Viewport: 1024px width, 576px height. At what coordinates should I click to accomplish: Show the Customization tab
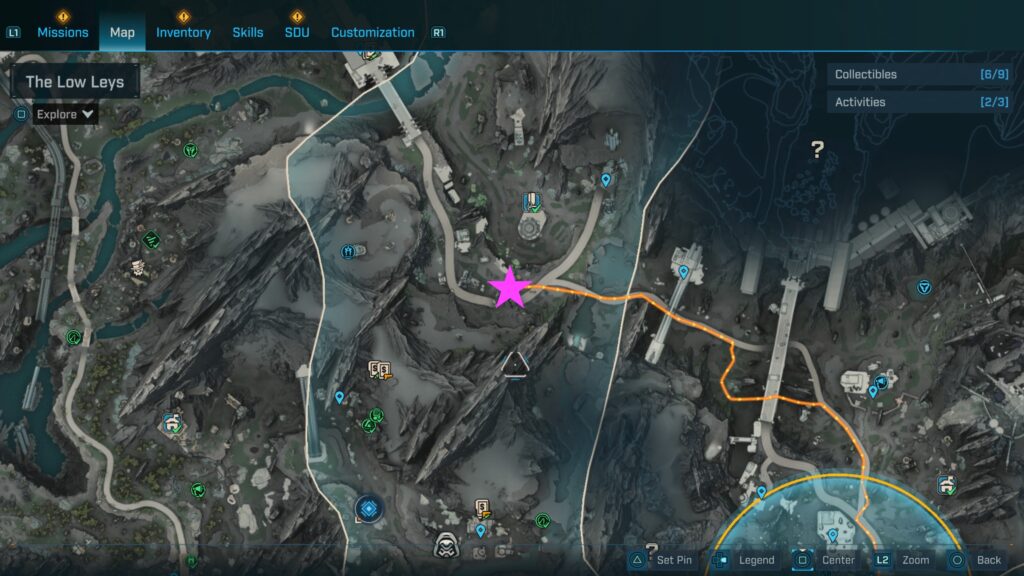372,32
